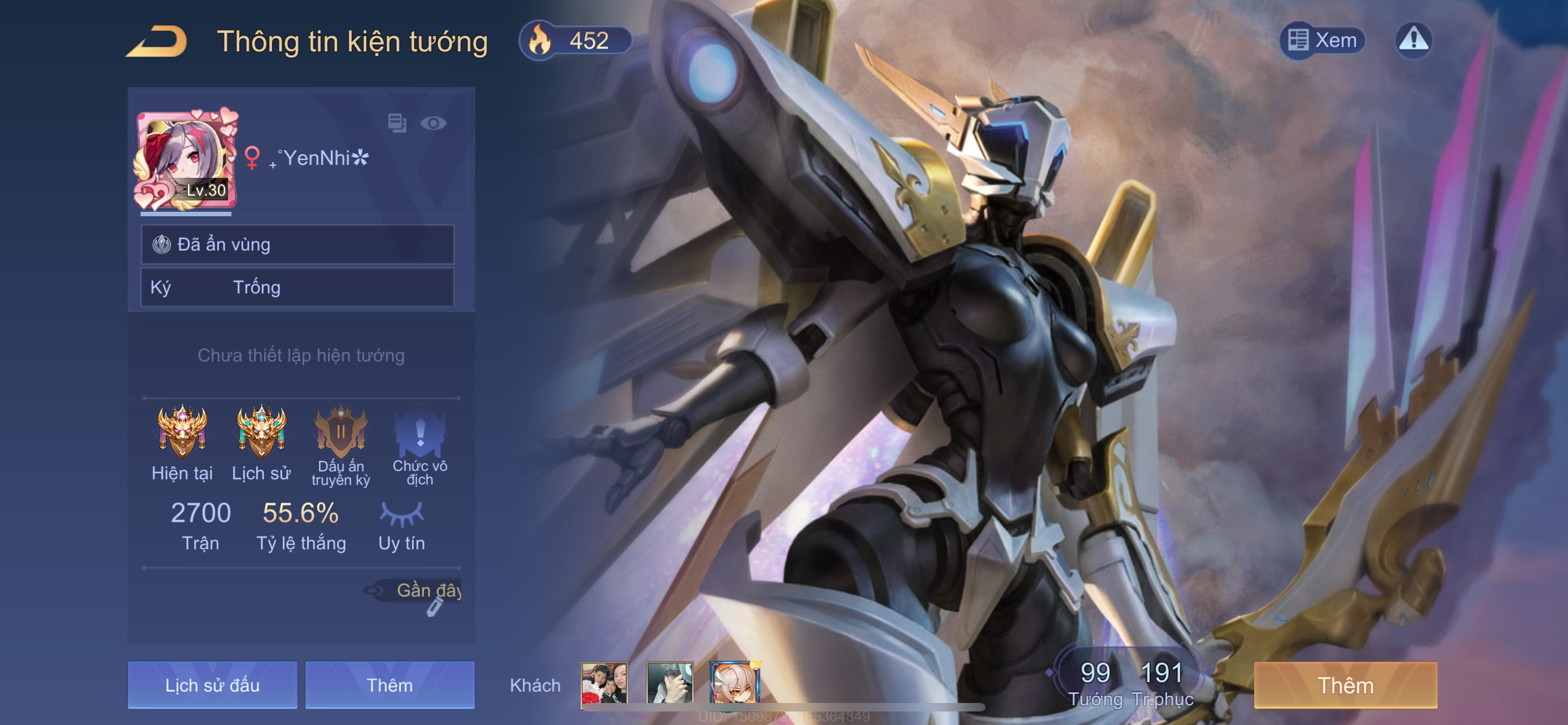The width and height of the screenshot is (1568, 725).
Task: Open the Gần đây tag
Action: 421,590
